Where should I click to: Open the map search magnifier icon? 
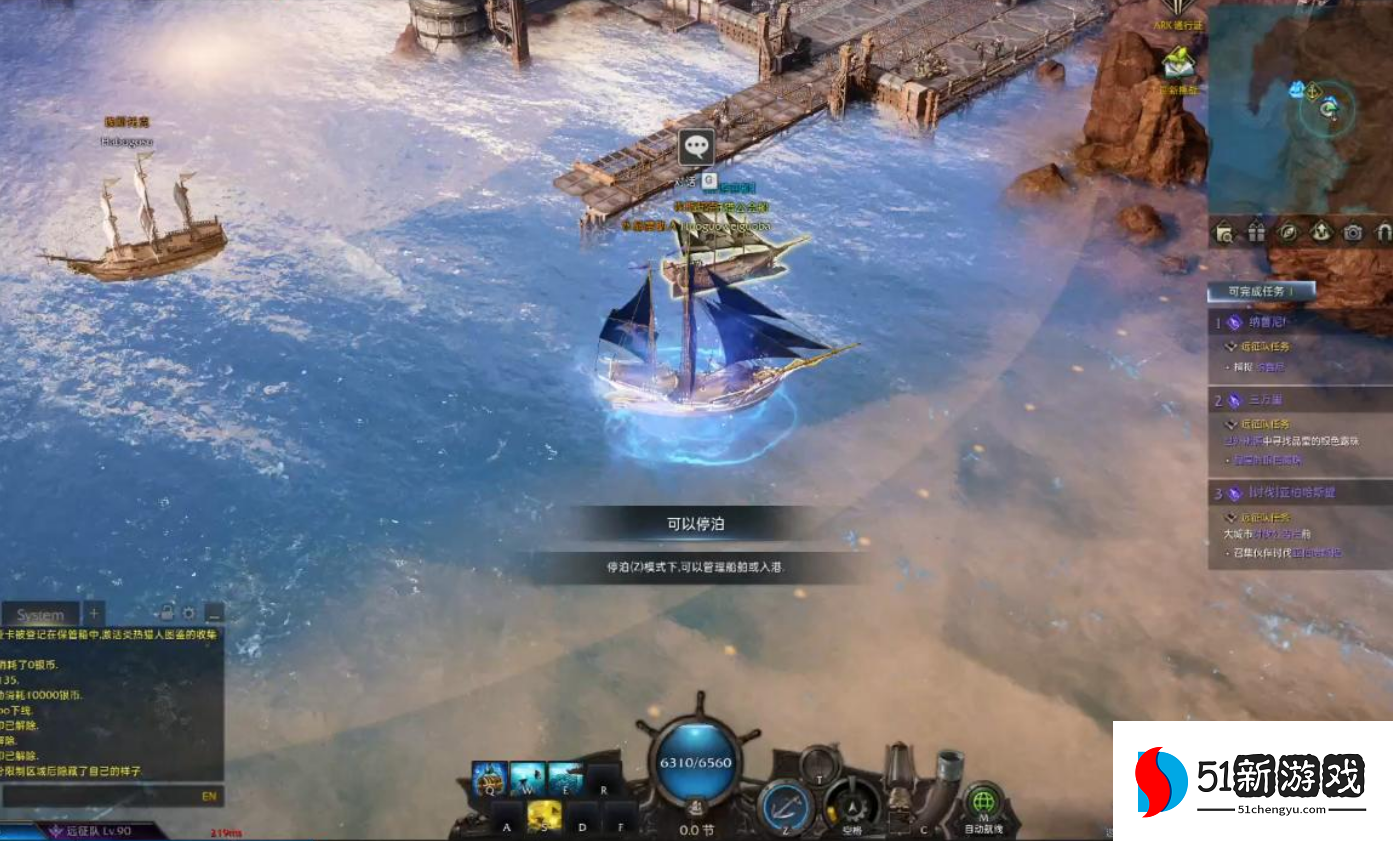pyautogui.click(x=1224, y=233)
